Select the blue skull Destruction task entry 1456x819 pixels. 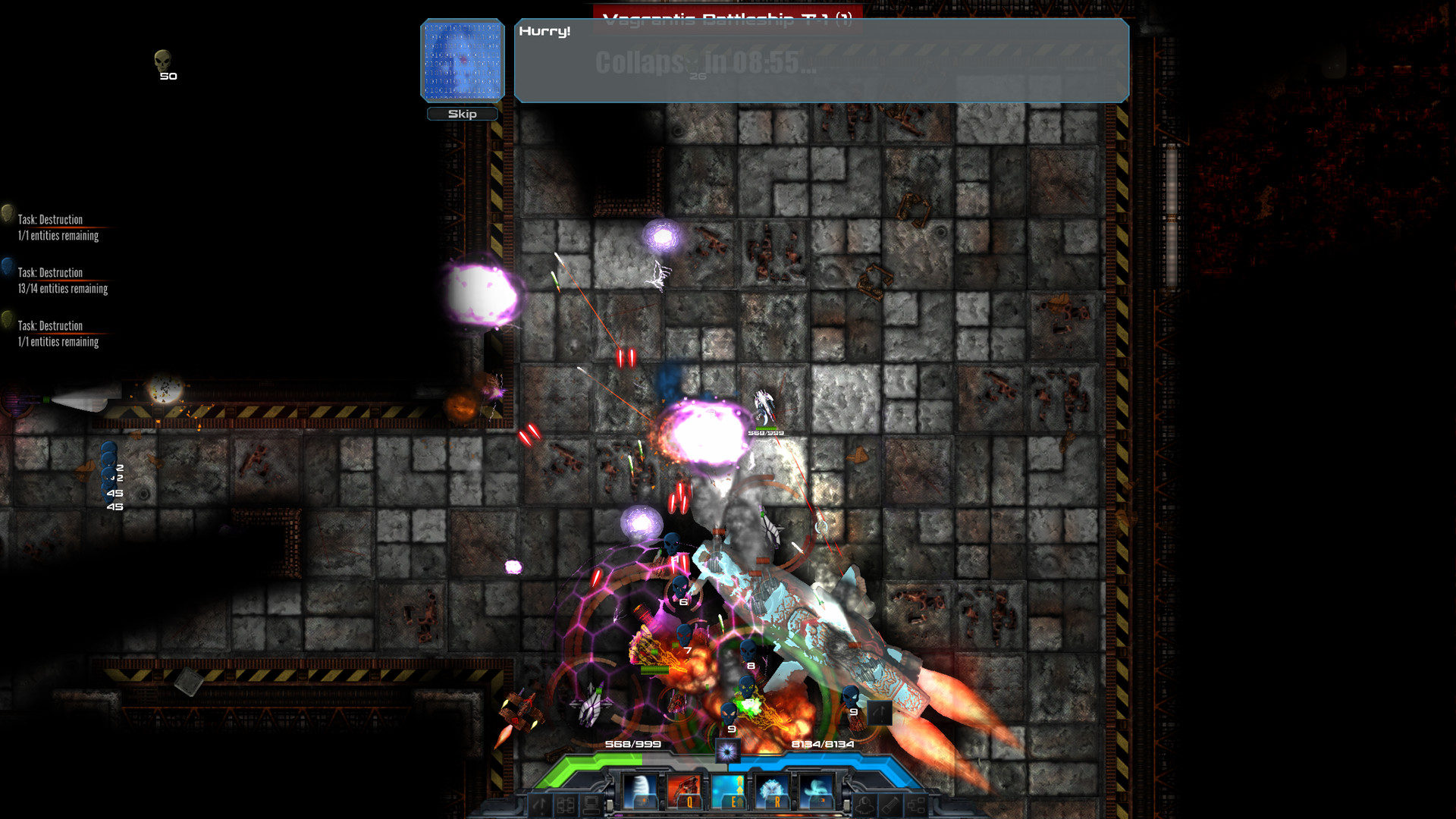click(59, 279)
